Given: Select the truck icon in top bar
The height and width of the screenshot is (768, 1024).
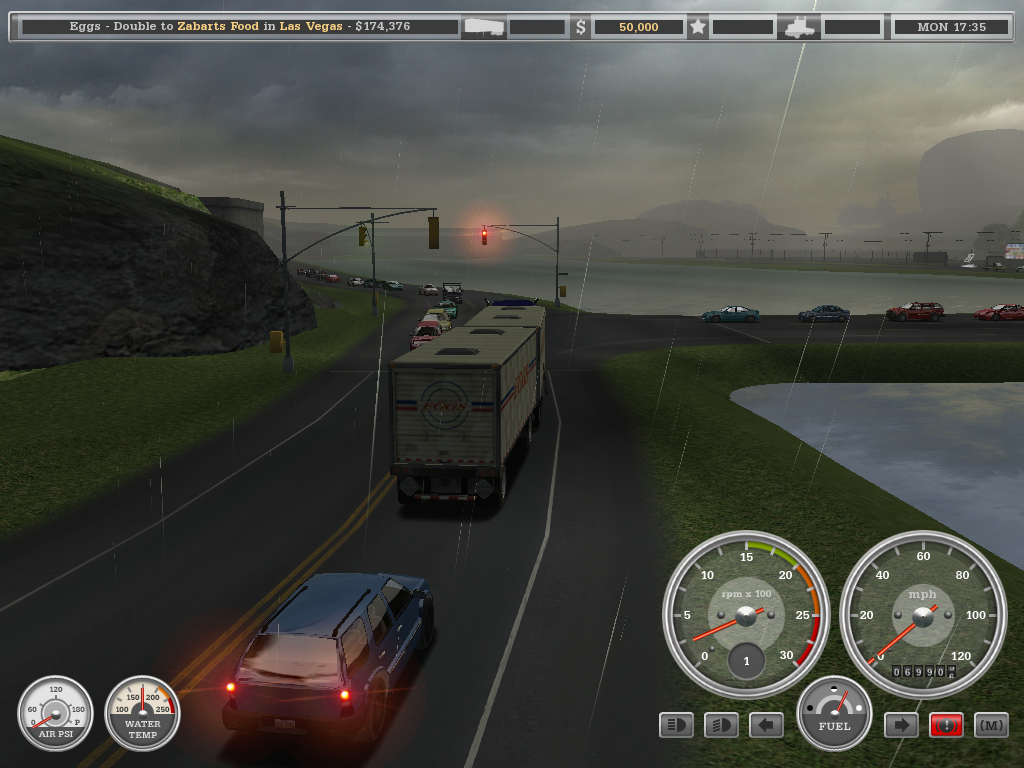Looking at the screenshot, I should point(802,27).
